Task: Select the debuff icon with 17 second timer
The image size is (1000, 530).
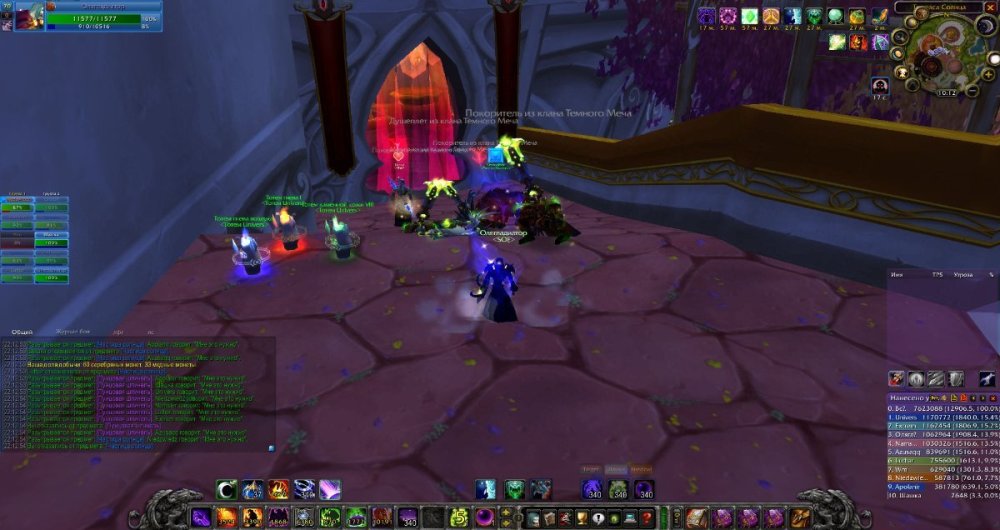Action: (x=880, y=85)
